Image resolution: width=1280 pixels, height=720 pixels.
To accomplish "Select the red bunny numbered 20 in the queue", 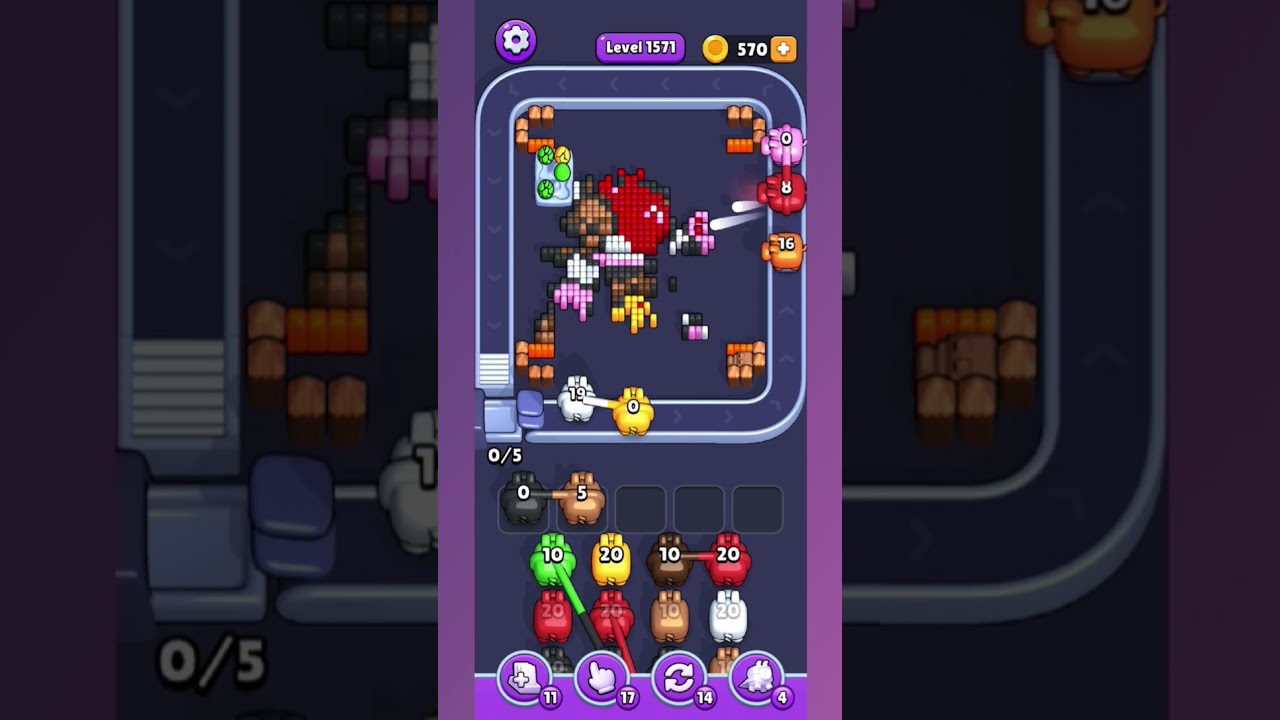I will coord(730,555).
